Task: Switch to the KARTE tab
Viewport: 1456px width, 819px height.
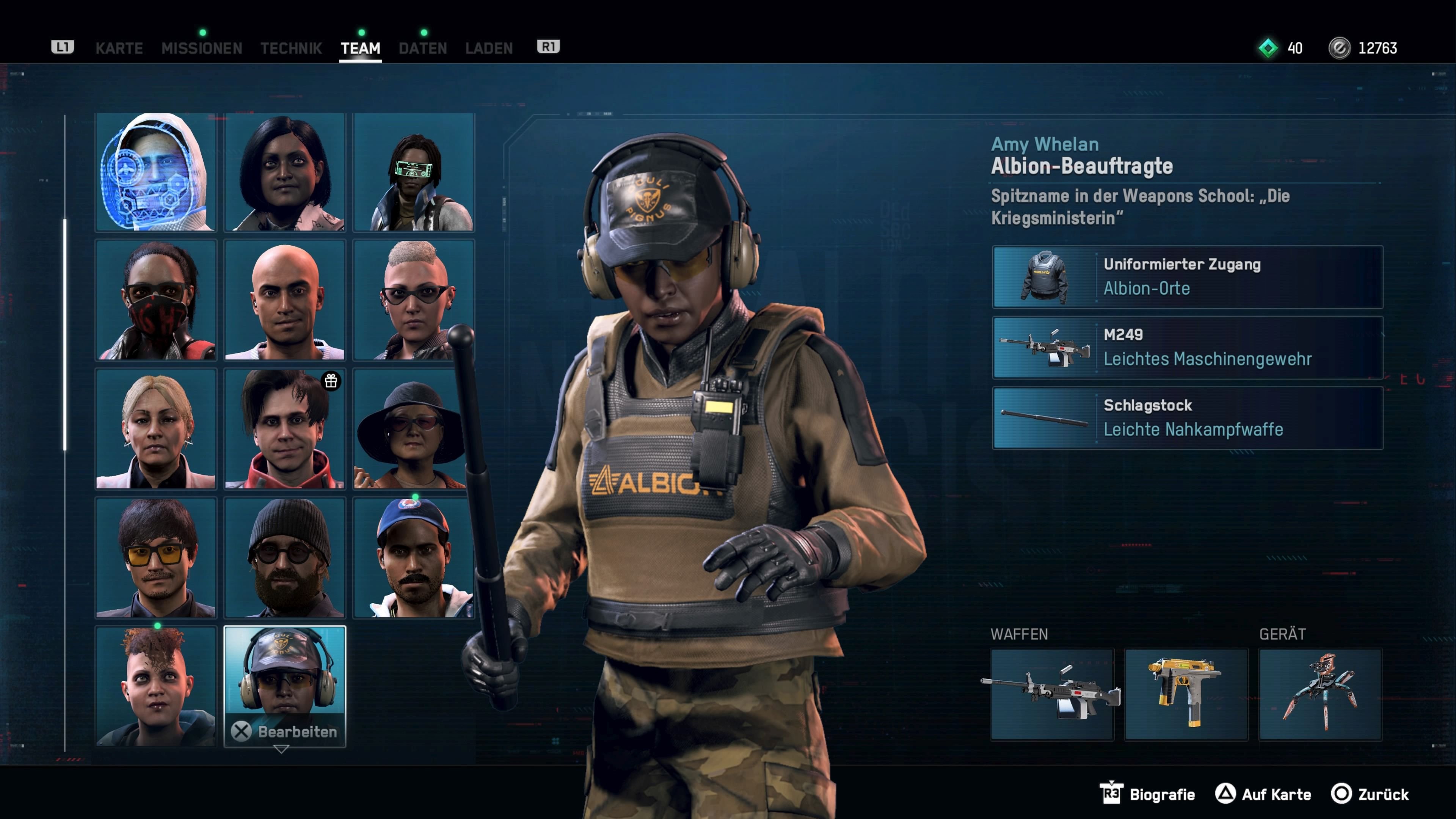Action: [119, 48]
